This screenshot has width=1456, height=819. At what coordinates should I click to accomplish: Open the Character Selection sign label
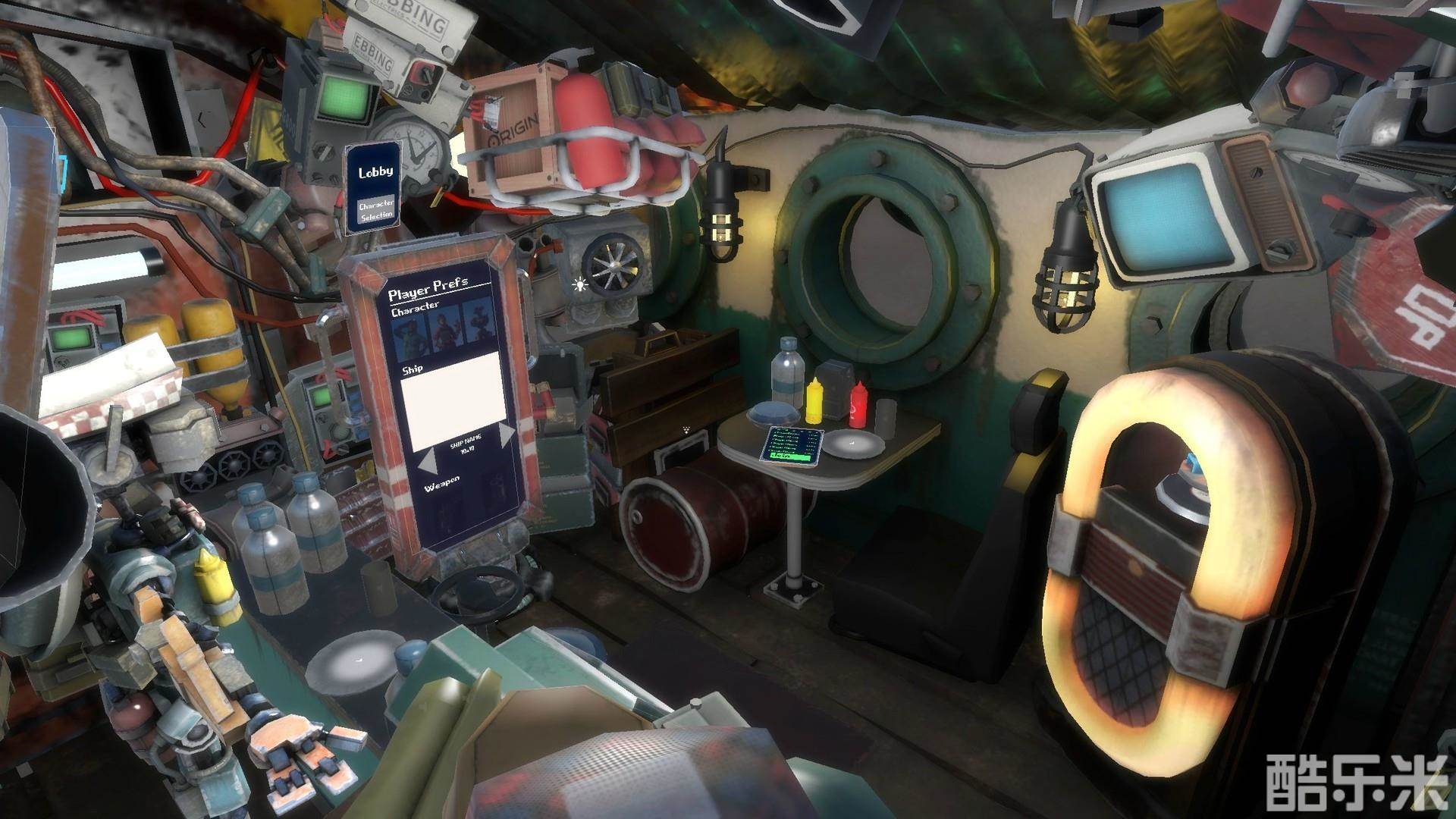pos(378,211)
